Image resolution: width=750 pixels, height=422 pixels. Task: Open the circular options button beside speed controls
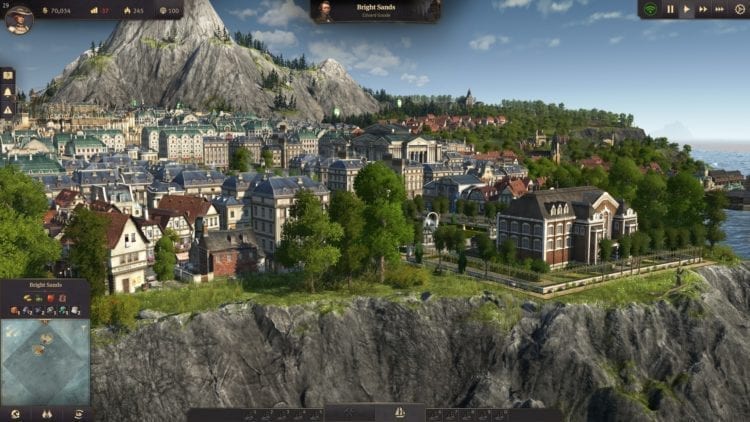[740, 10]
